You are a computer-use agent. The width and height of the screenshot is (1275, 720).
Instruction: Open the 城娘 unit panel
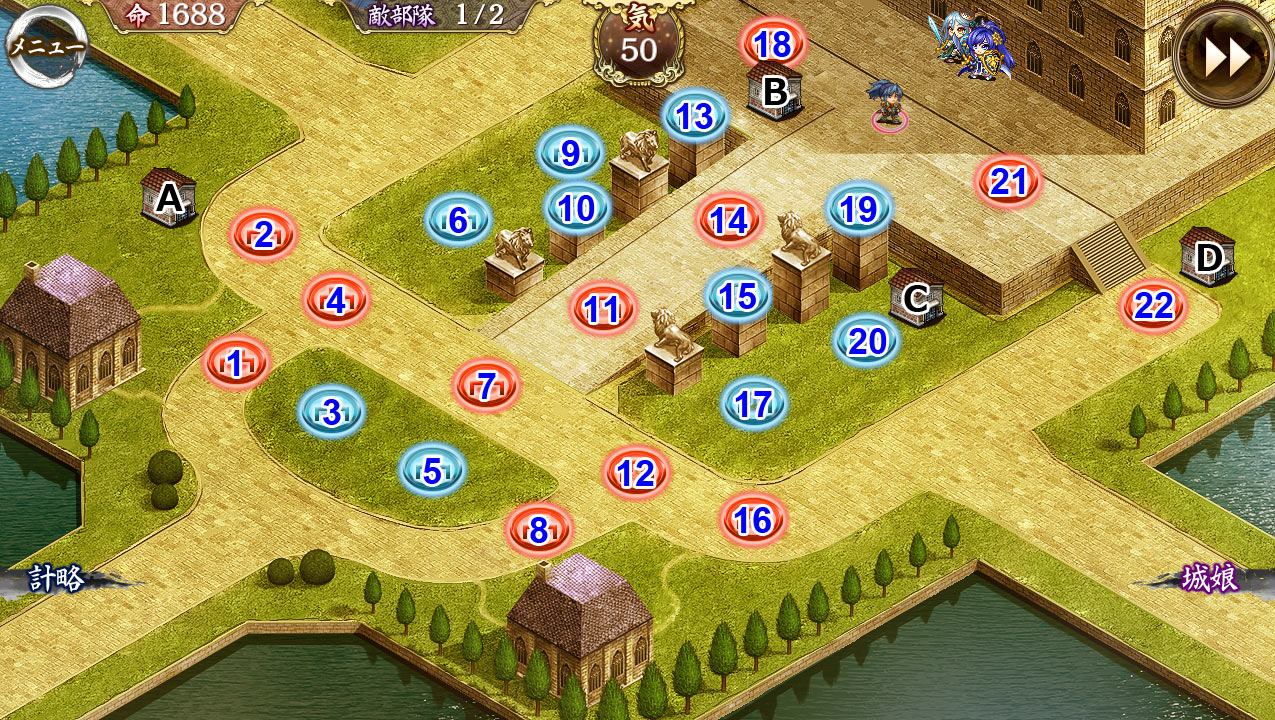pos(1209,578)
